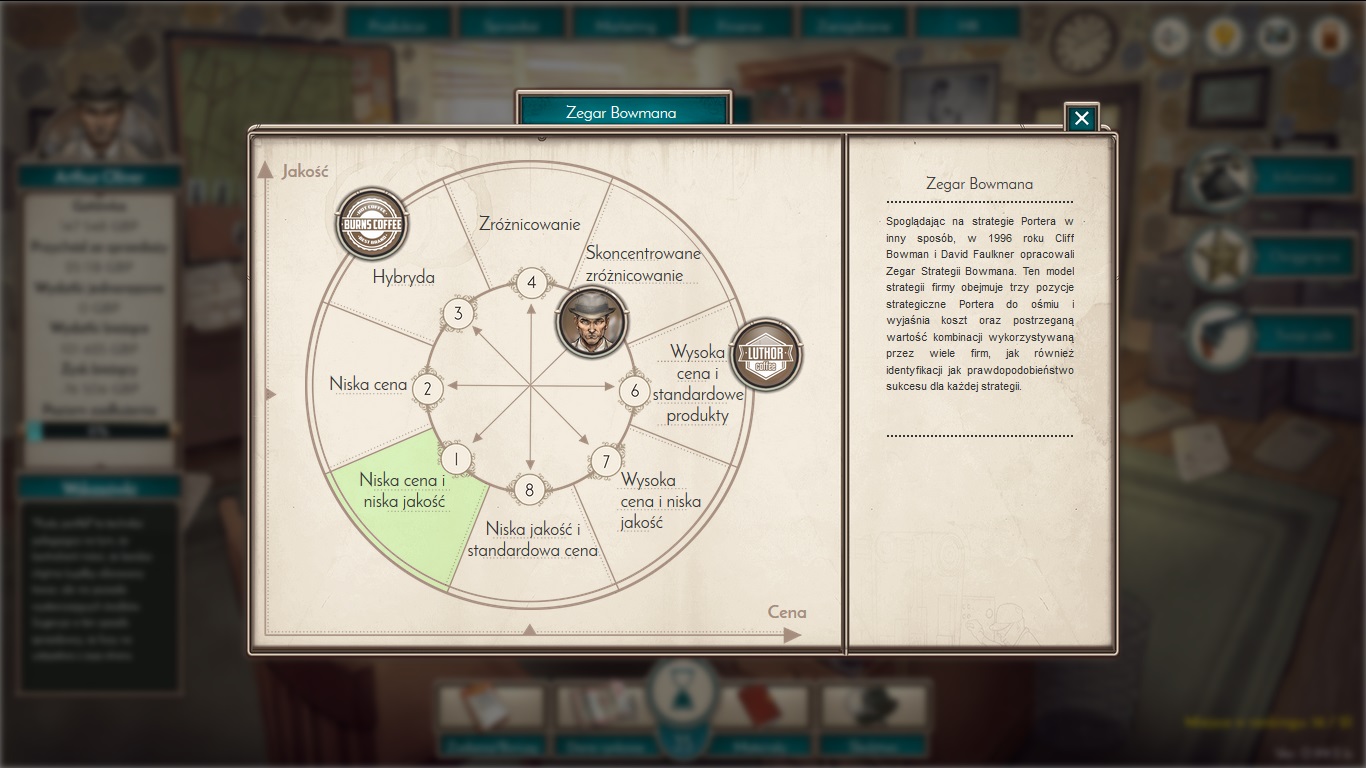The image size is (1366, 768).
Task: Close the Zegar Bowmana window
Action: (x=1081, y=118)
